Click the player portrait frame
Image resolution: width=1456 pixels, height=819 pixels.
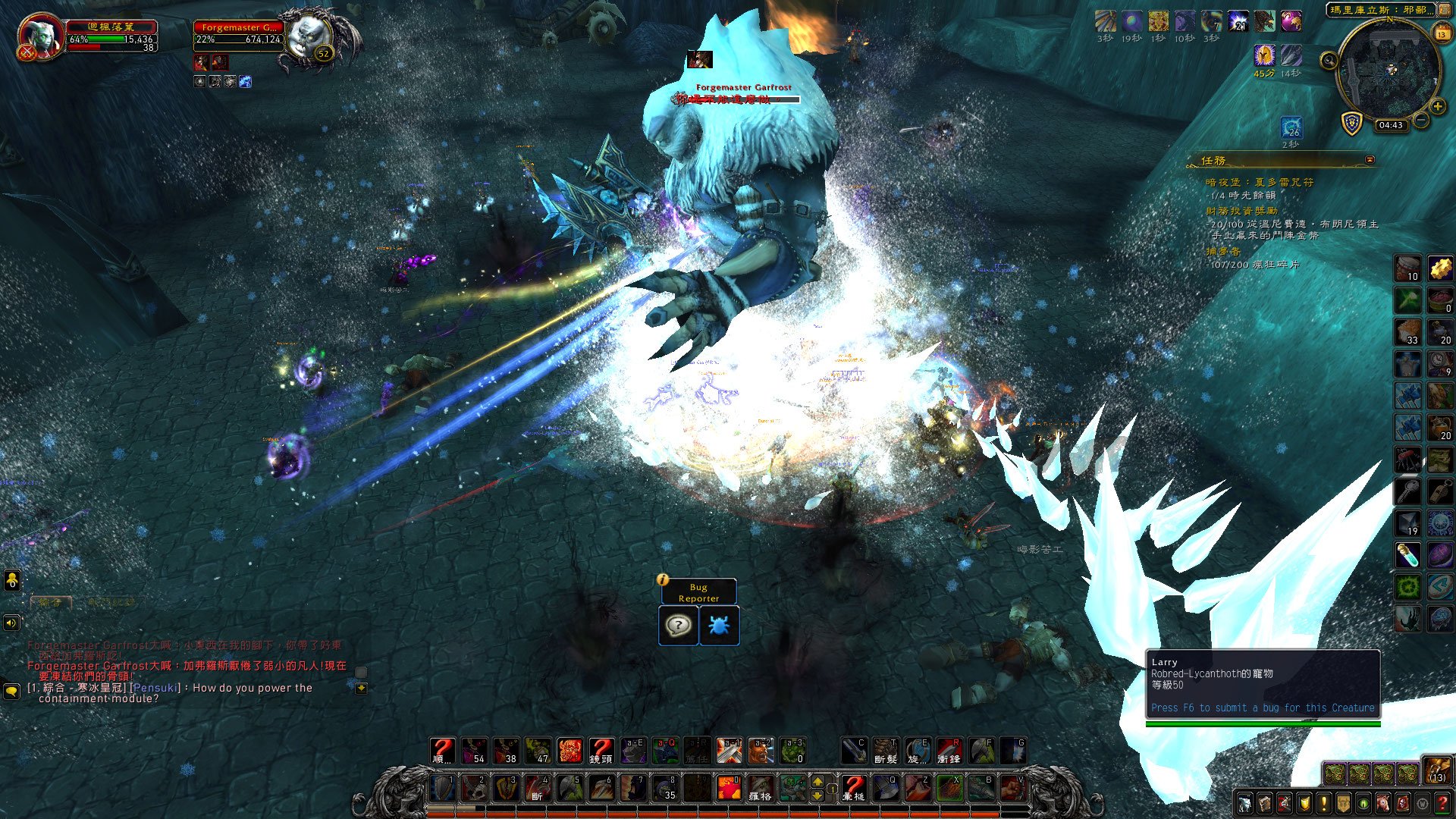pos(39,36)
